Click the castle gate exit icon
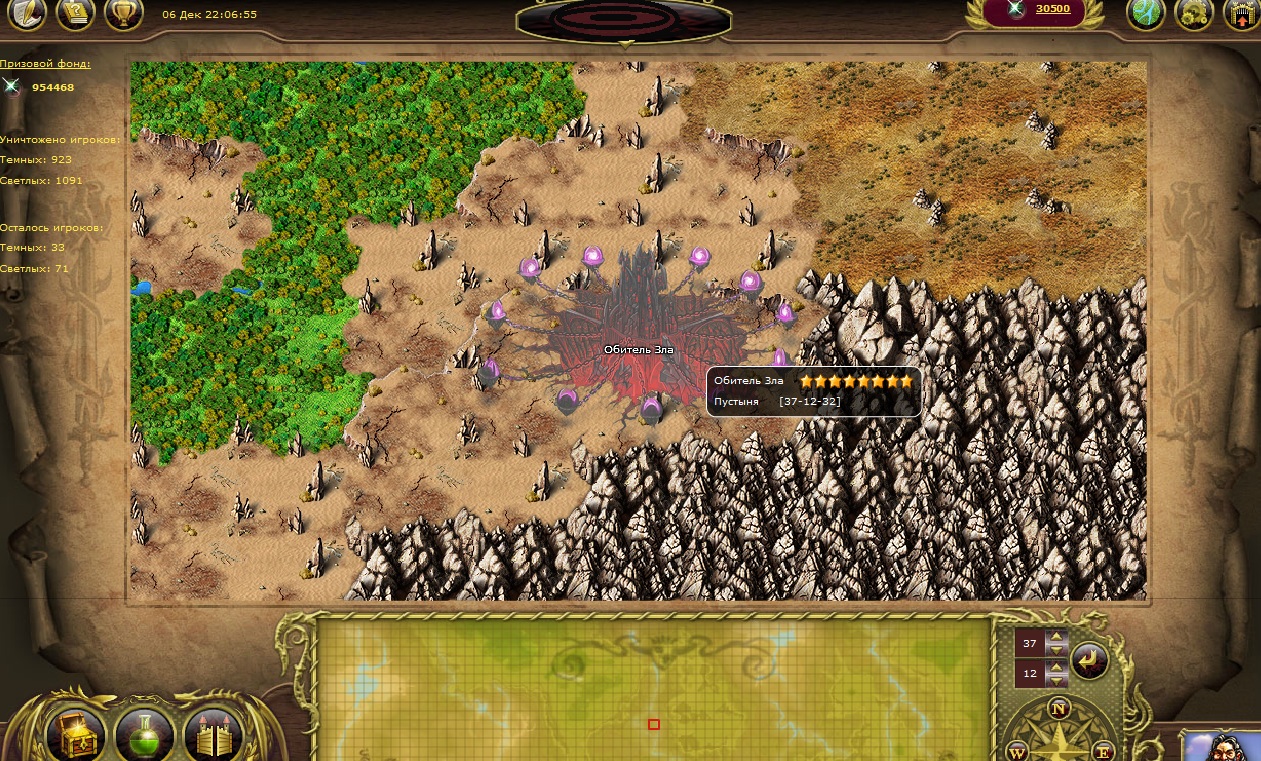The width and height of the screenshot is (1261, 761). coord(1242,14)
